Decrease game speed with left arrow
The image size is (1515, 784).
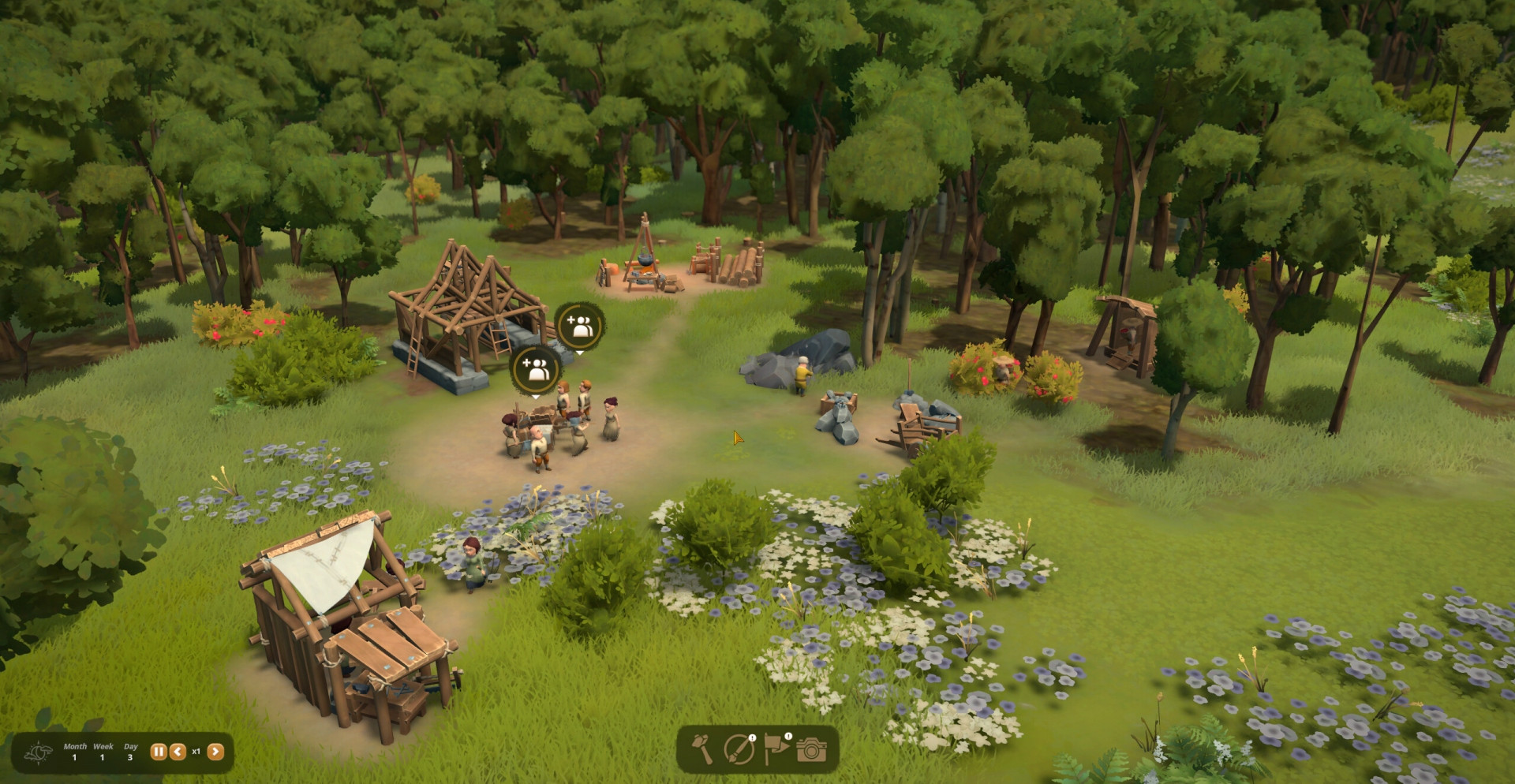tap(178, 752)
